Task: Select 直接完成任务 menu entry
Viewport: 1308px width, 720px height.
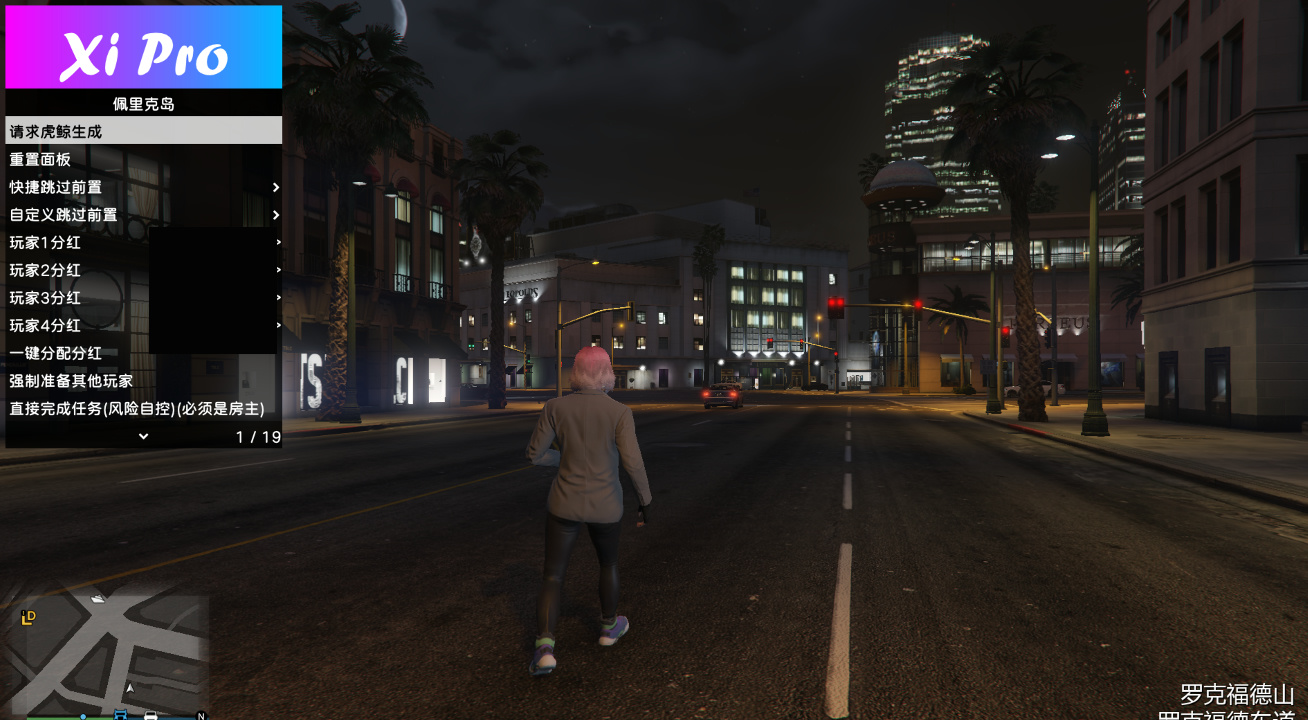Action: click(x=143, y=409)
